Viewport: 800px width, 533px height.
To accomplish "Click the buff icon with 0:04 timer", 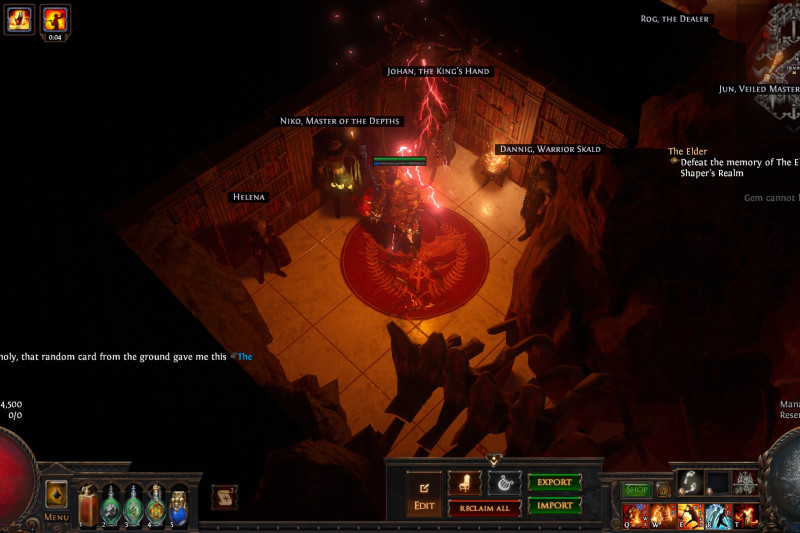I will 55,18.
